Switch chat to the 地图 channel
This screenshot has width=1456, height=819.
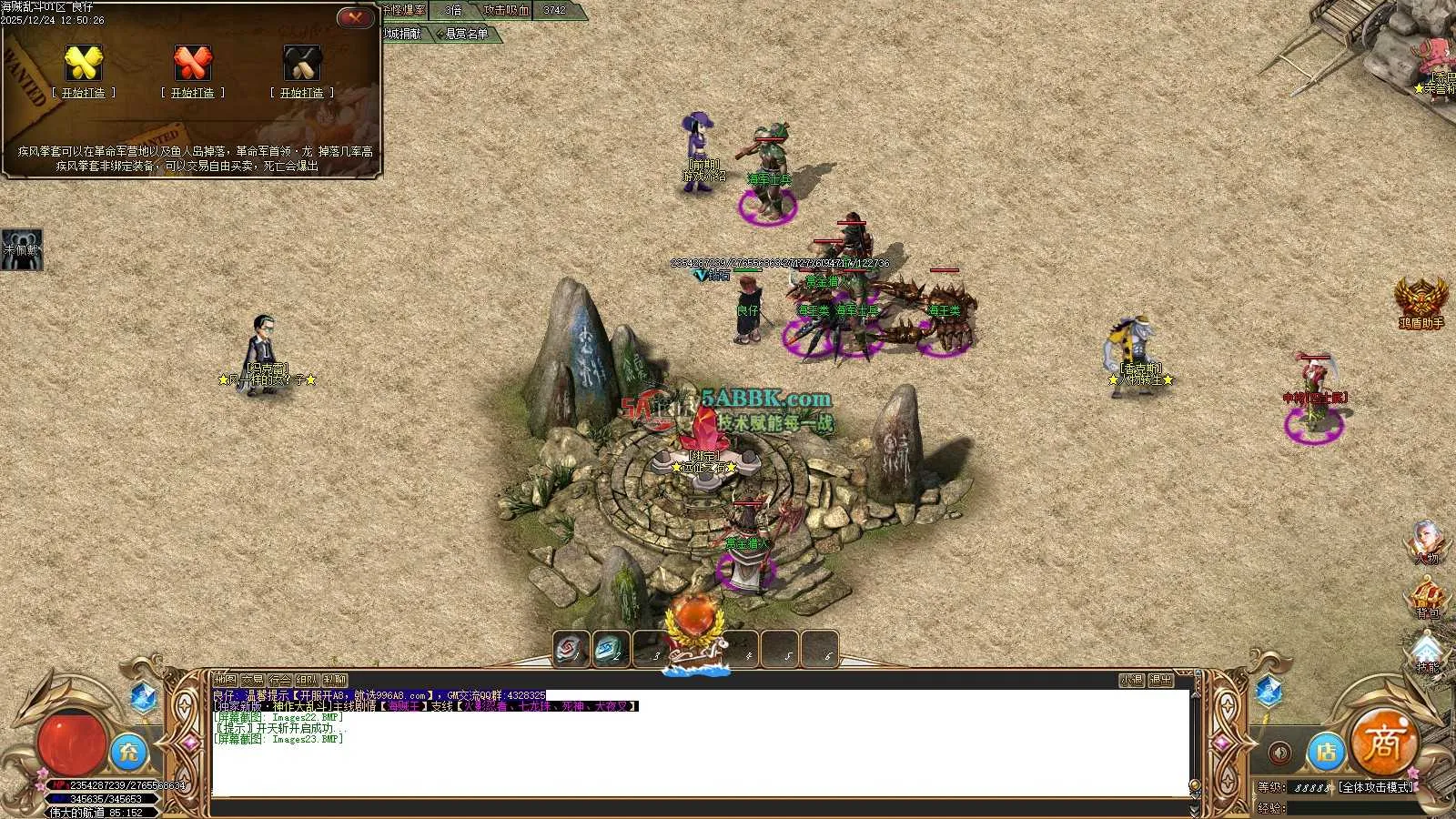(x=225, y=680)
